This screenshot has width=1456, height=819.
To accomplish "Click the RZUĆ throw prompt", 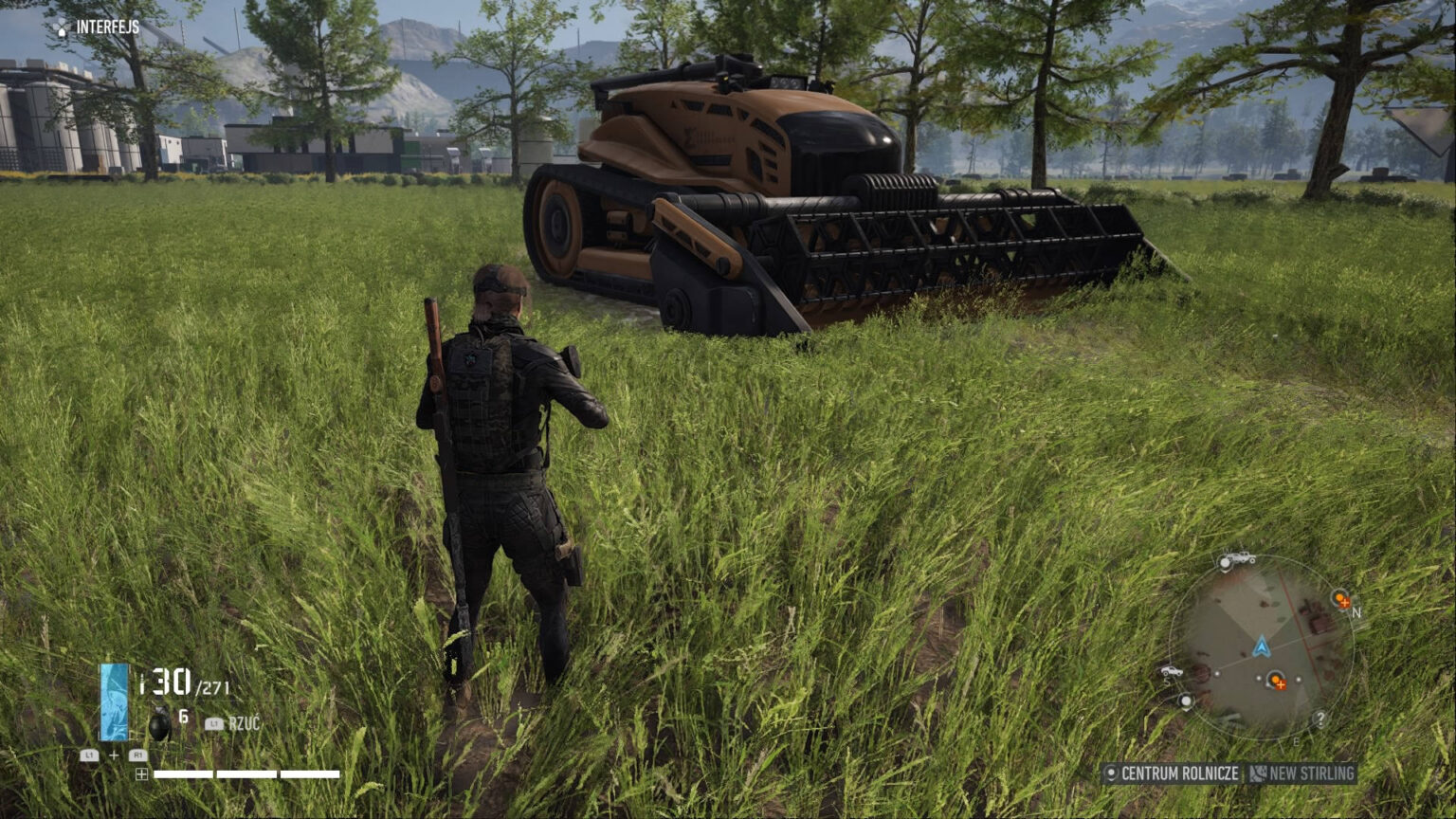I will [244, 721].
